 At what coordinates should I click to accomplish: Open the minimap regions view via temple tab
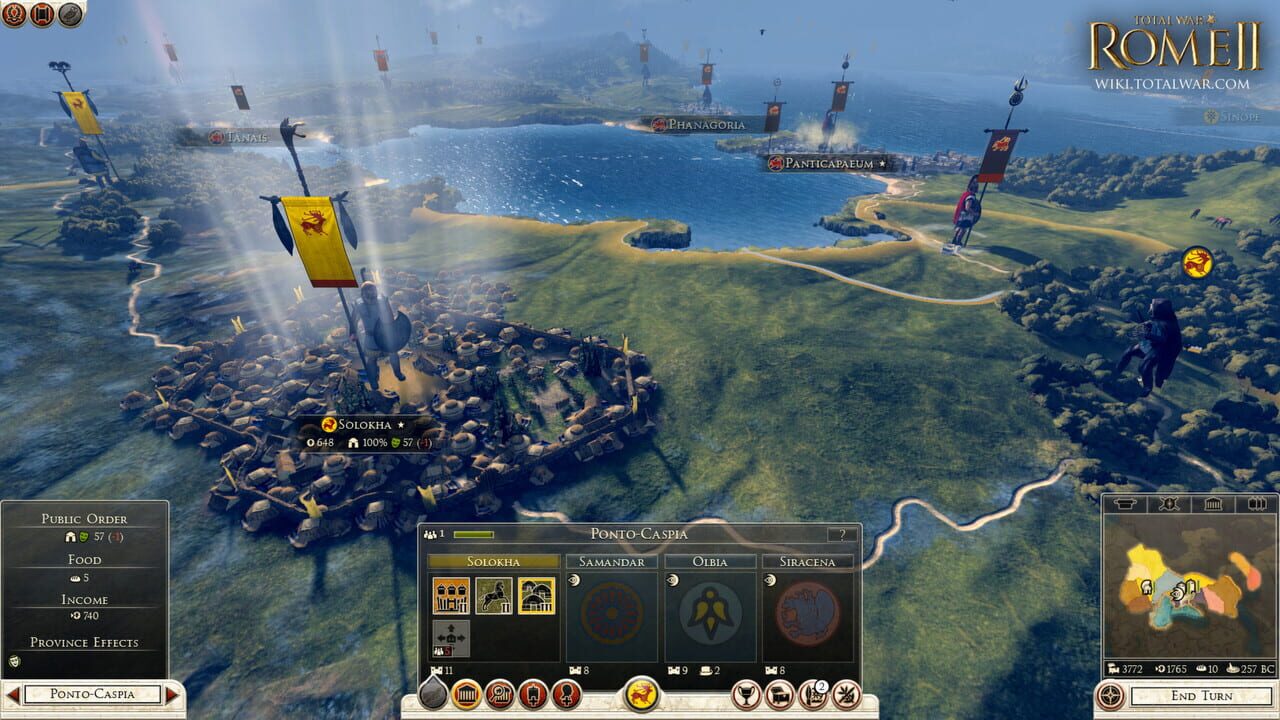click(1213, 503)
